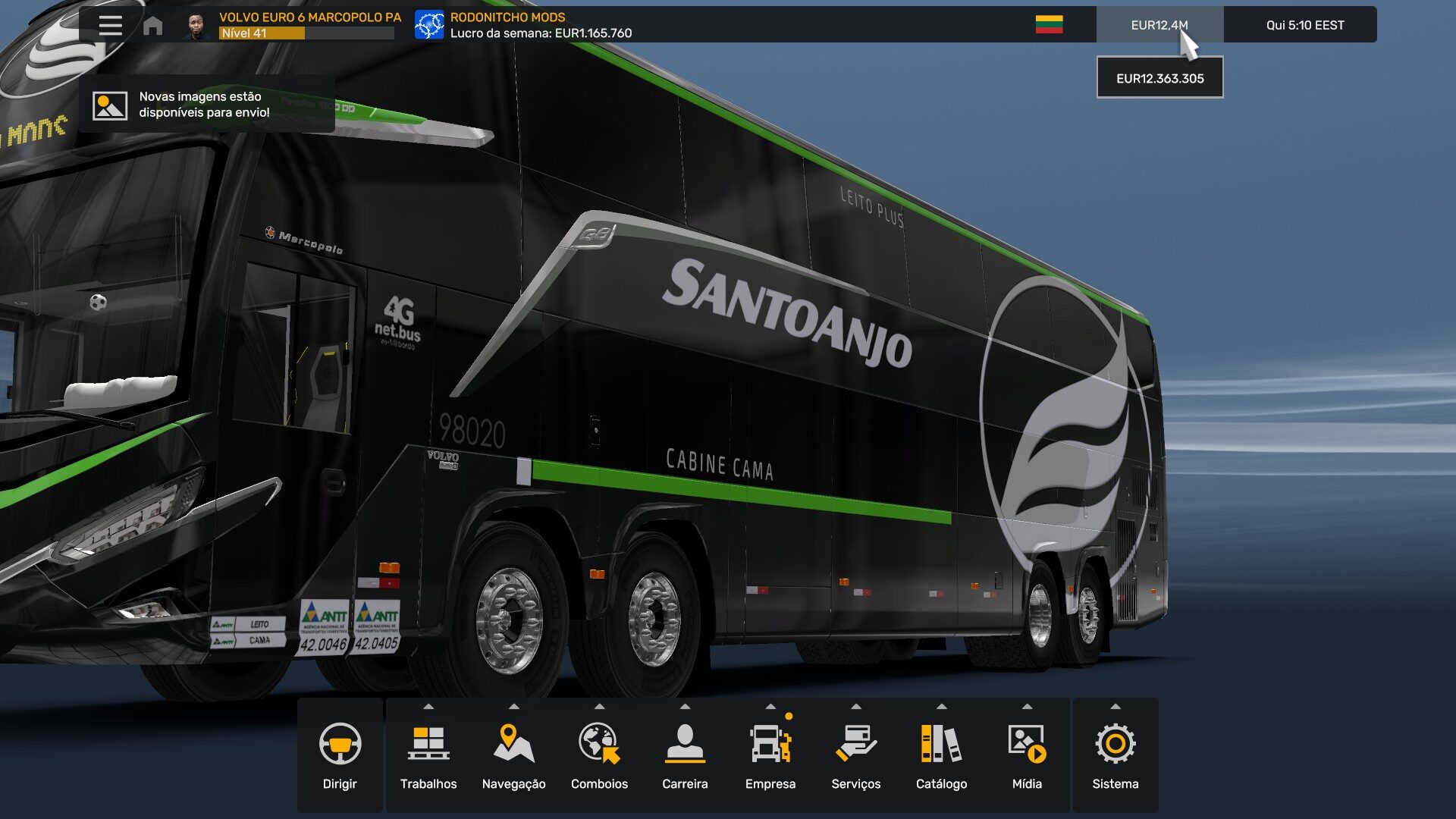
Task: Open the Trabalhos job market
Action: pyautogui.click(x=428, y=755)
